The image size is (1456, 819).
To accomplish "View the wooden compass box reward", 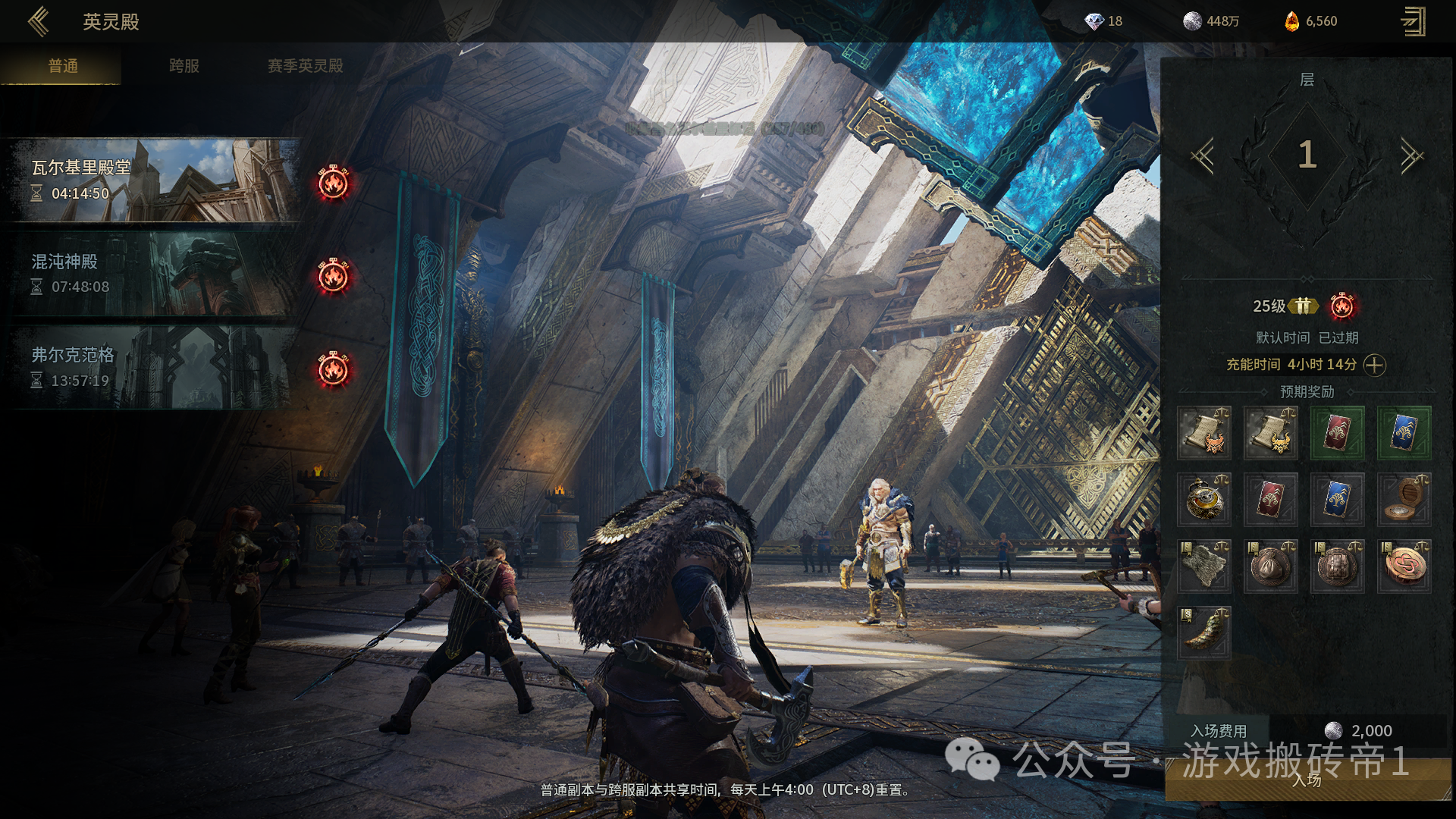I will (x=1404, y=500).
